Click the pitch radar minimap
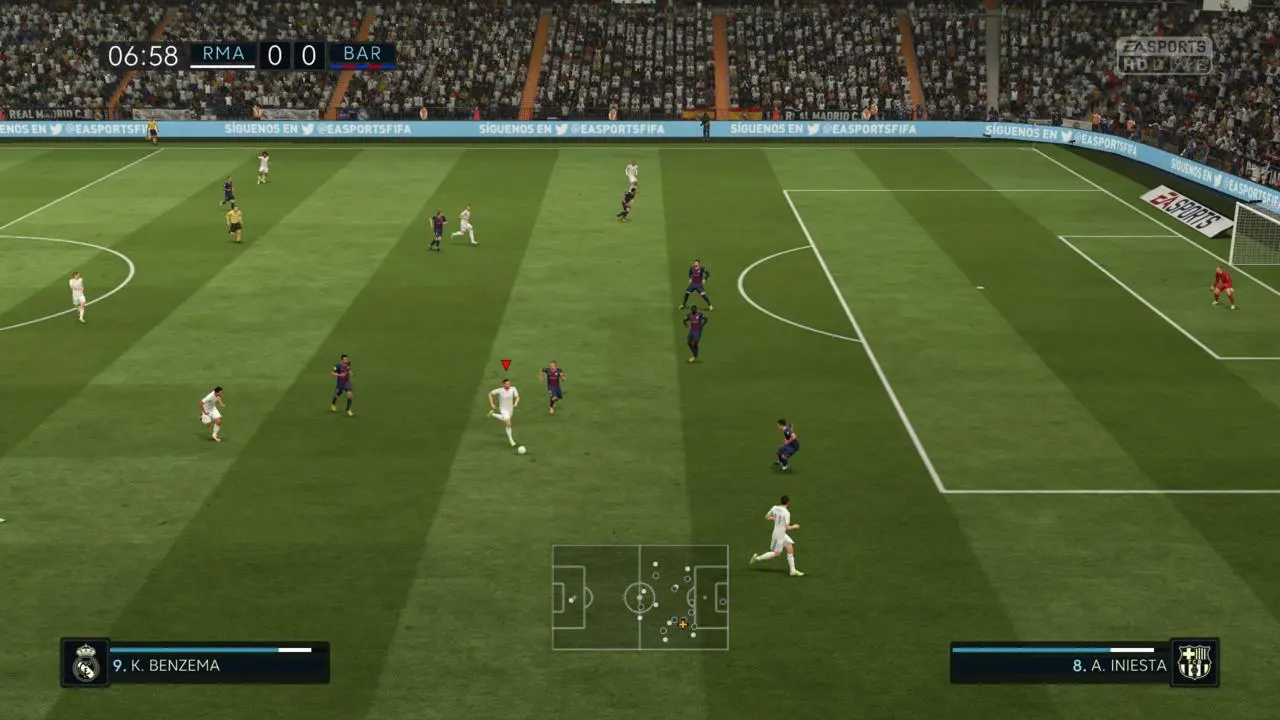This screenshot has width=1280, height=720. click(640, 597)
